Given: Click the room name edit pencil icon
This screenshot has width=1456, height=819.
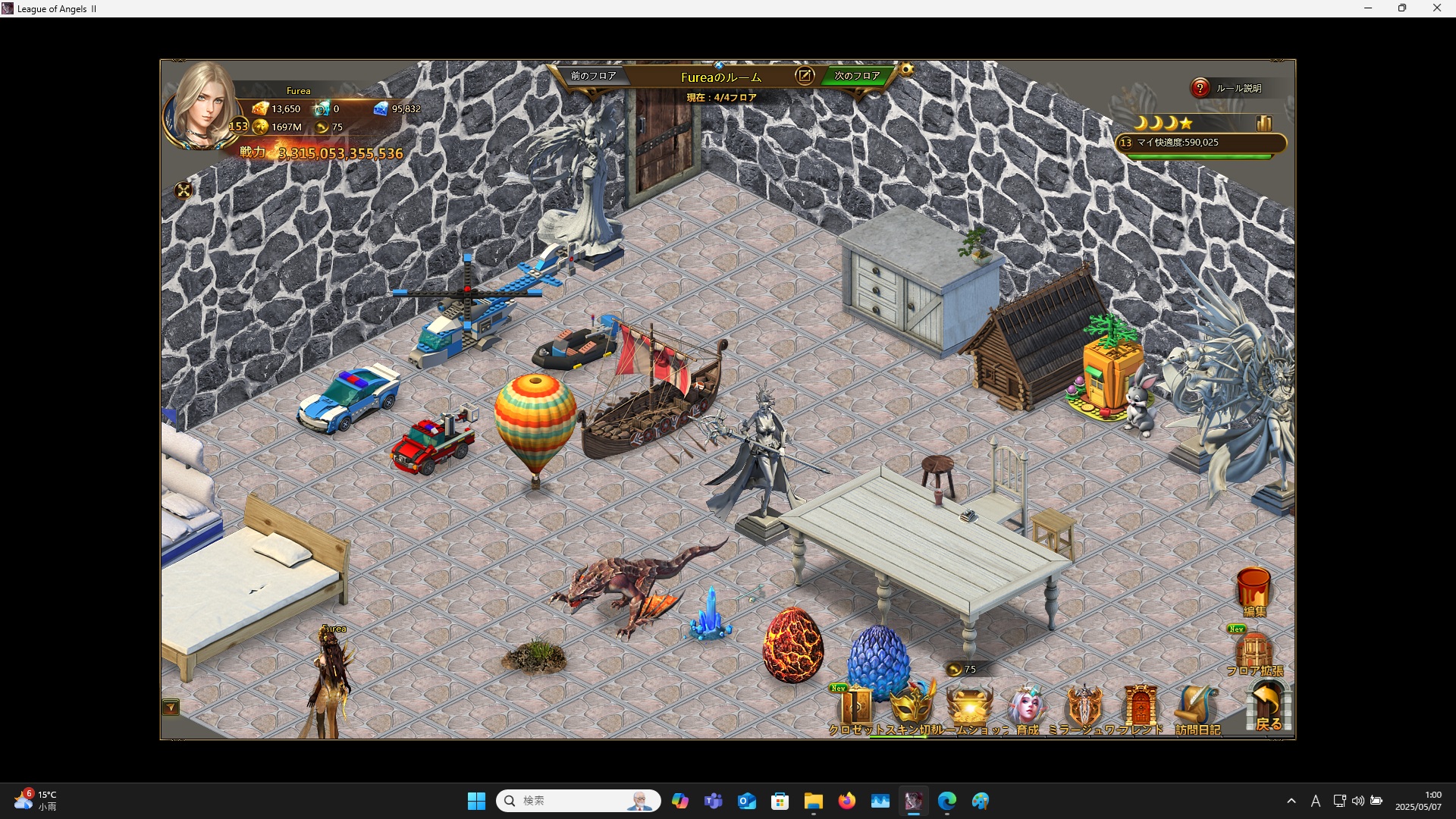Looking at the screenshot, I should click(805, 76).
